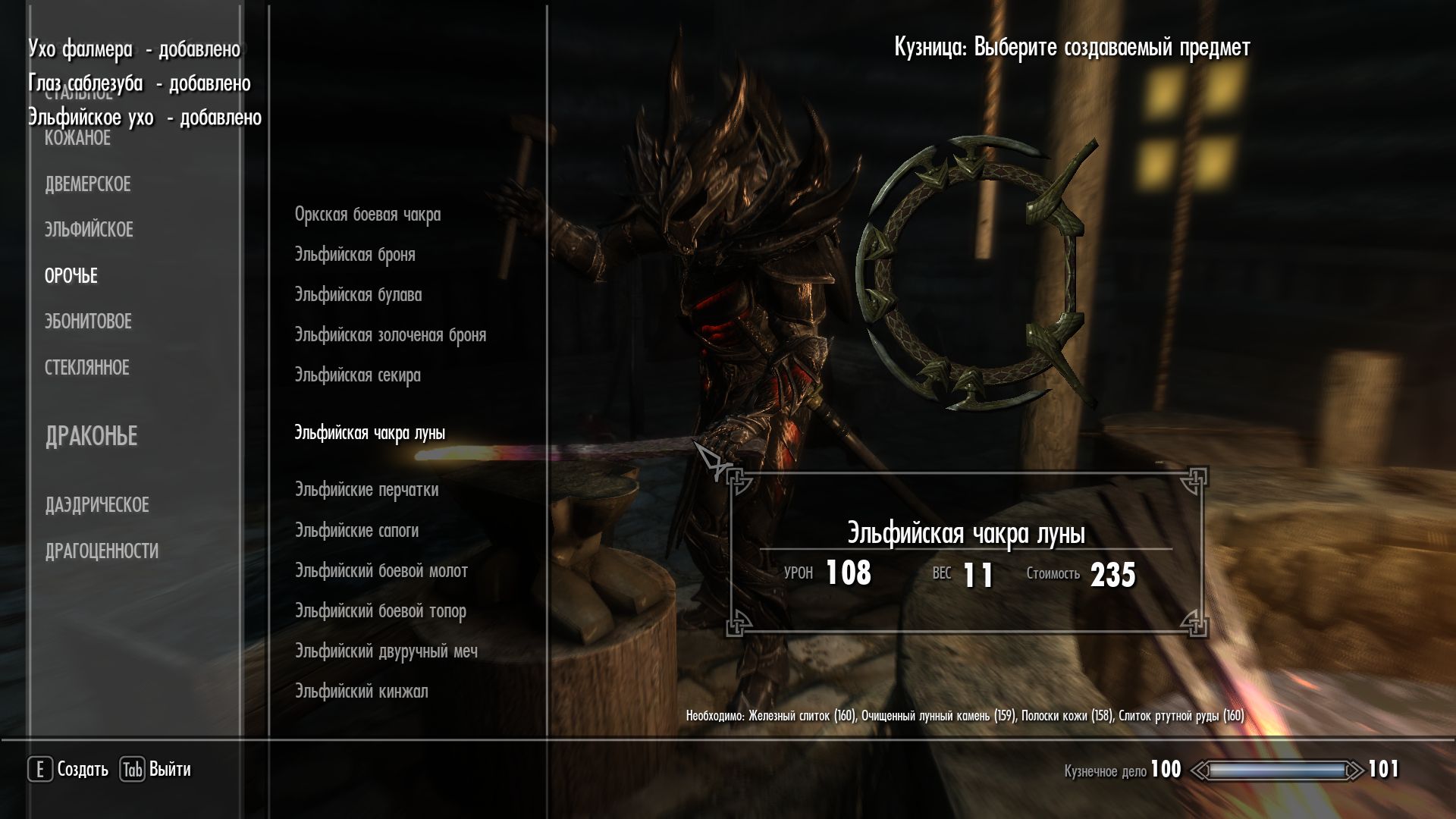The image size is (1456, 819).
Task: Select Оркская боевая чакра recipe
Action: click(368, 215)
